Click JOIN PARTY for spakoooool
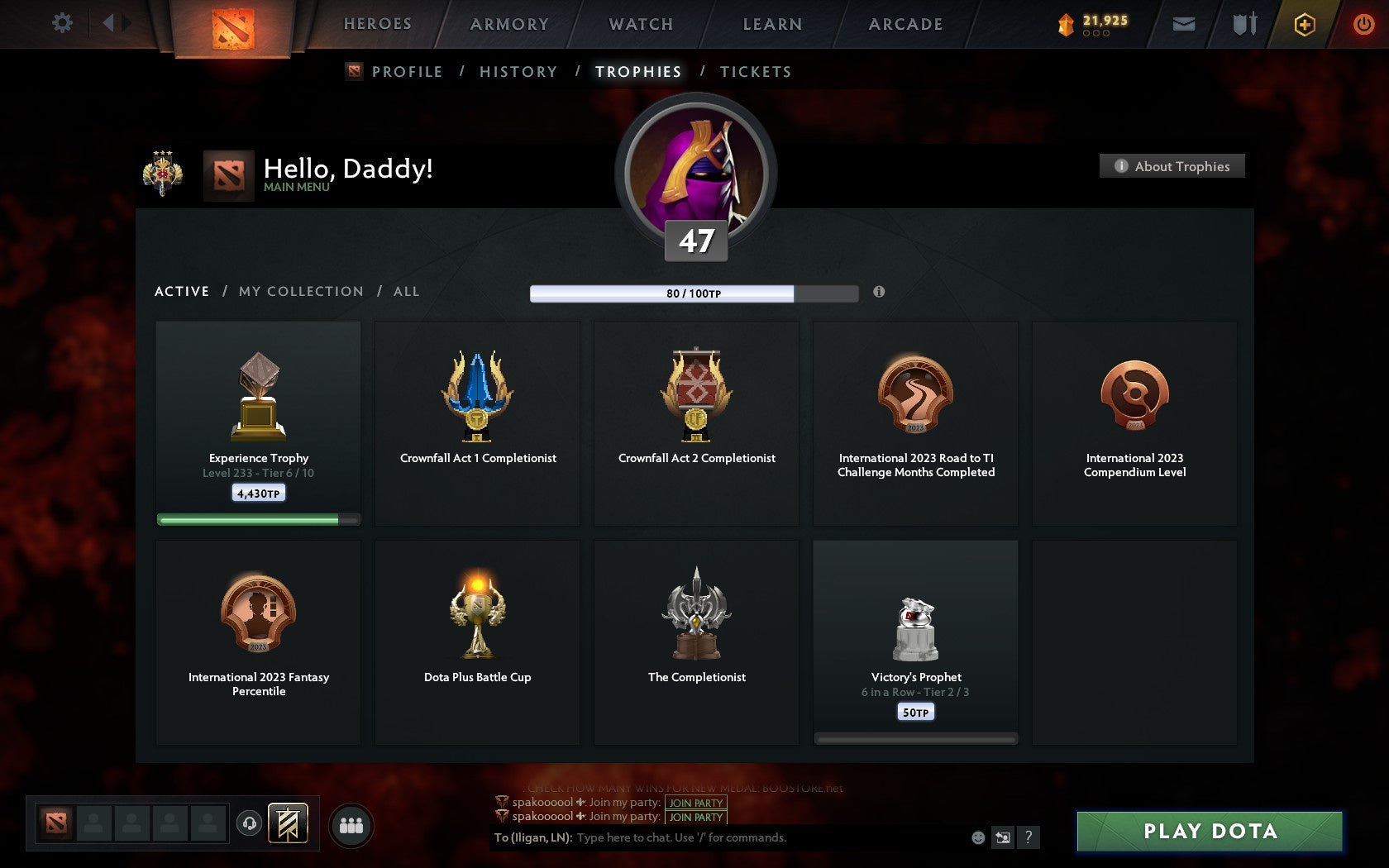This screenshot has width=1389, height=868. (694, 802)
